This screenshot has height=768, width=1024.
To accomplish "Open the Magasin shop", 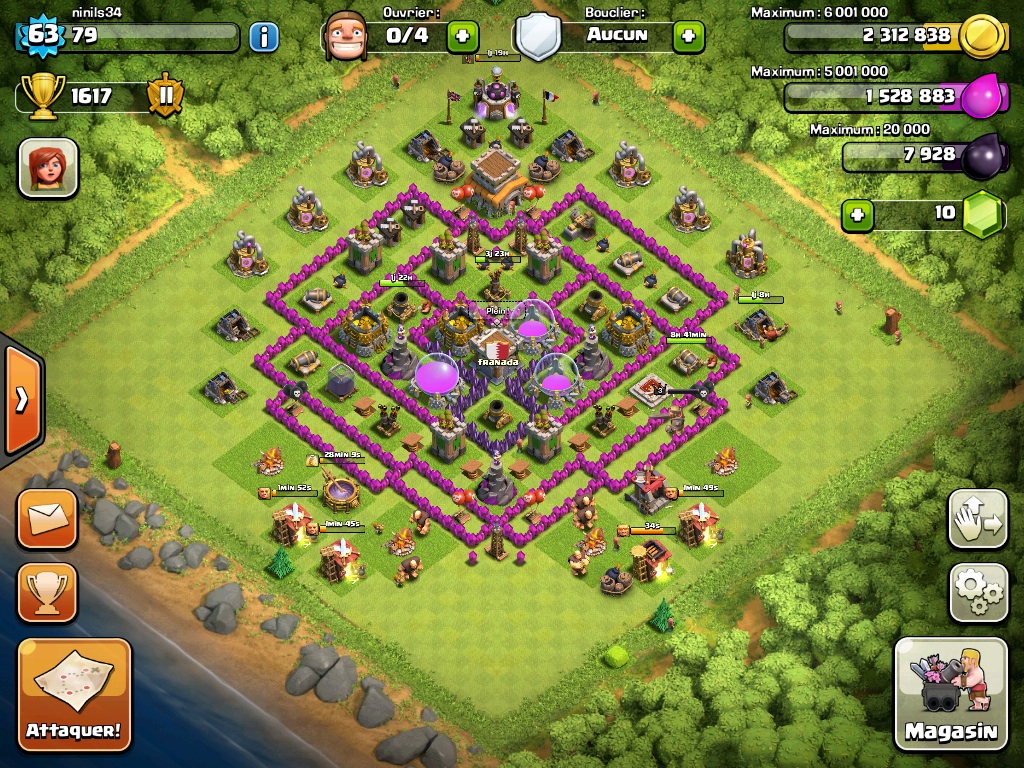I will [951, 694].
